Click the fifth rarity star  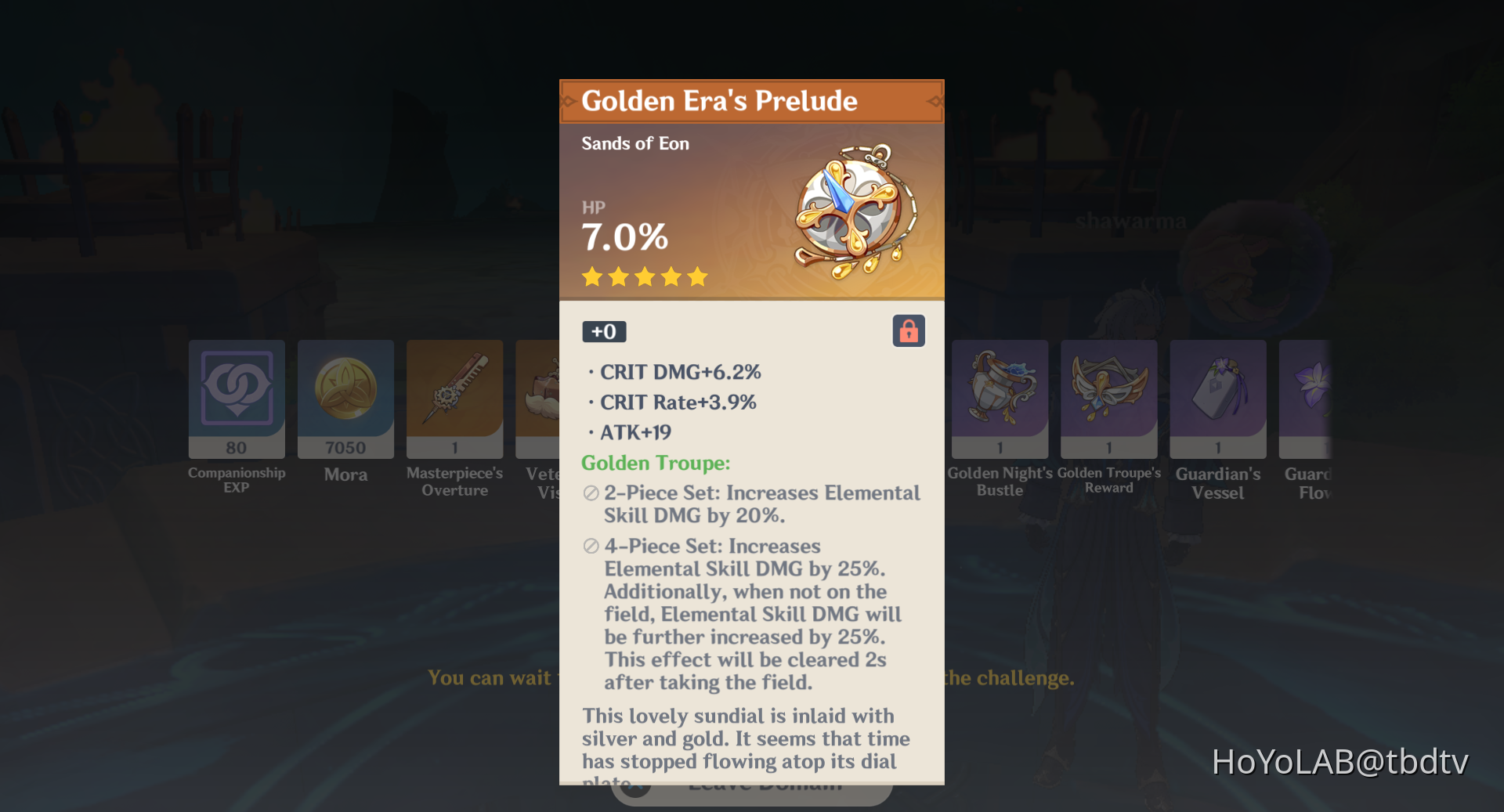(697, 276)
